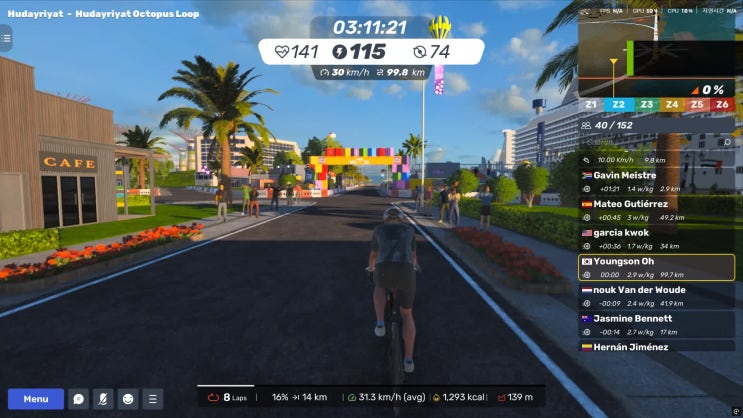Choose garcia kwok from nearby riders
The width and height of the screenshot is (743, 418).
click(658, 238)
